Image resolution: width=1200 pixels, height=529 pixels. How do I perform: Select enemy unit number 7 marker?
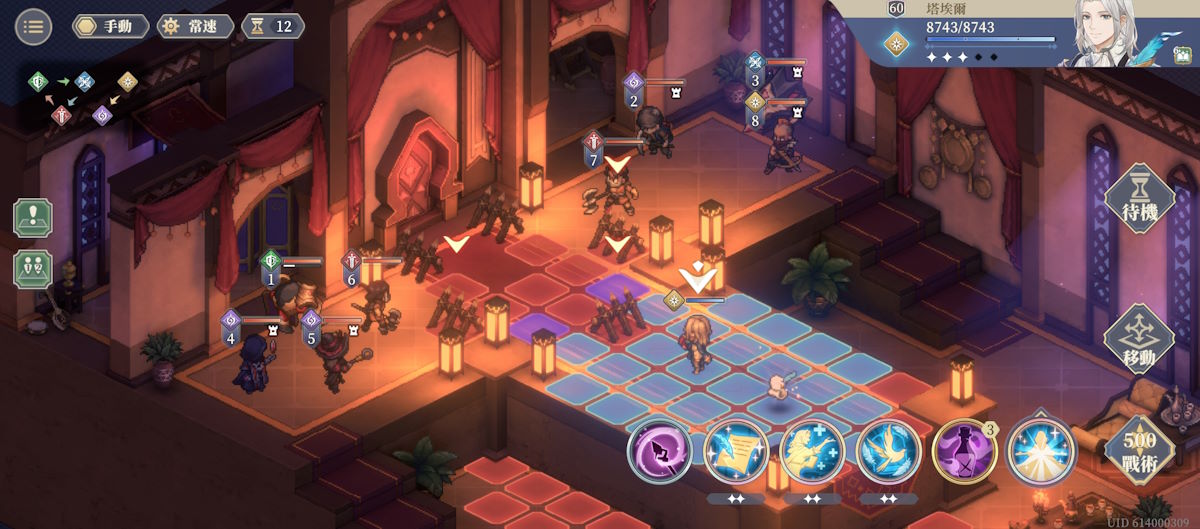594,148
